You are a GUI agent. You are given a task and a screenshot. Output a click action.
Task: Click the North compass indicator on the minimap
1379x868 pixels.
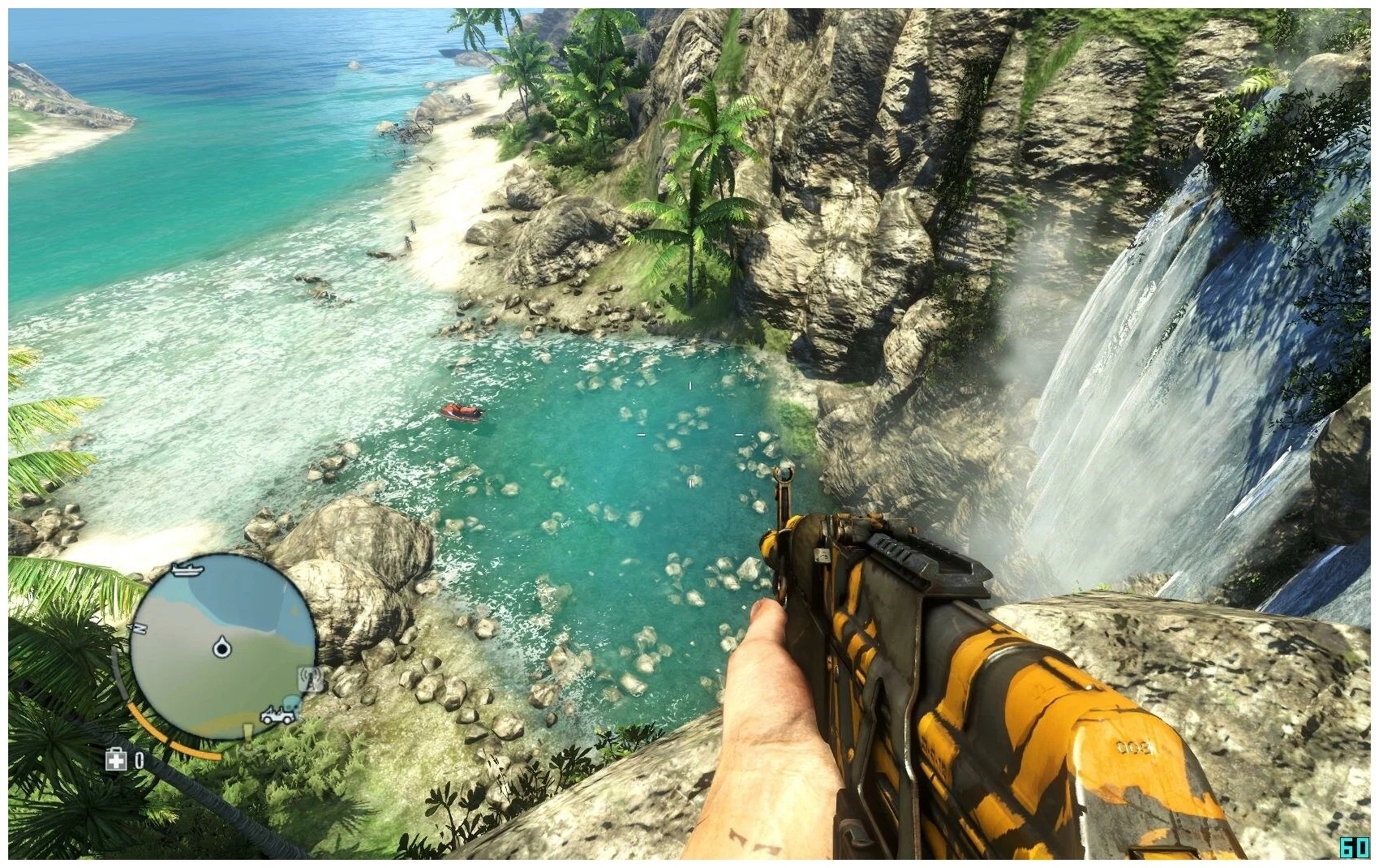140,628
